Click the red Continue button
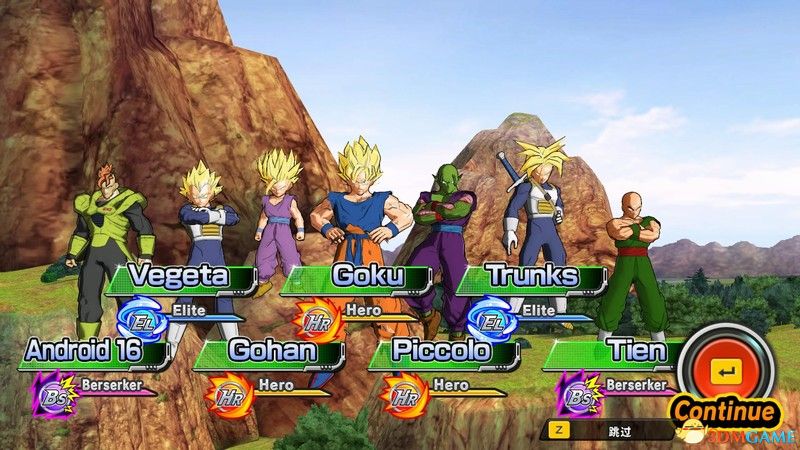 [x=725, y=374]
